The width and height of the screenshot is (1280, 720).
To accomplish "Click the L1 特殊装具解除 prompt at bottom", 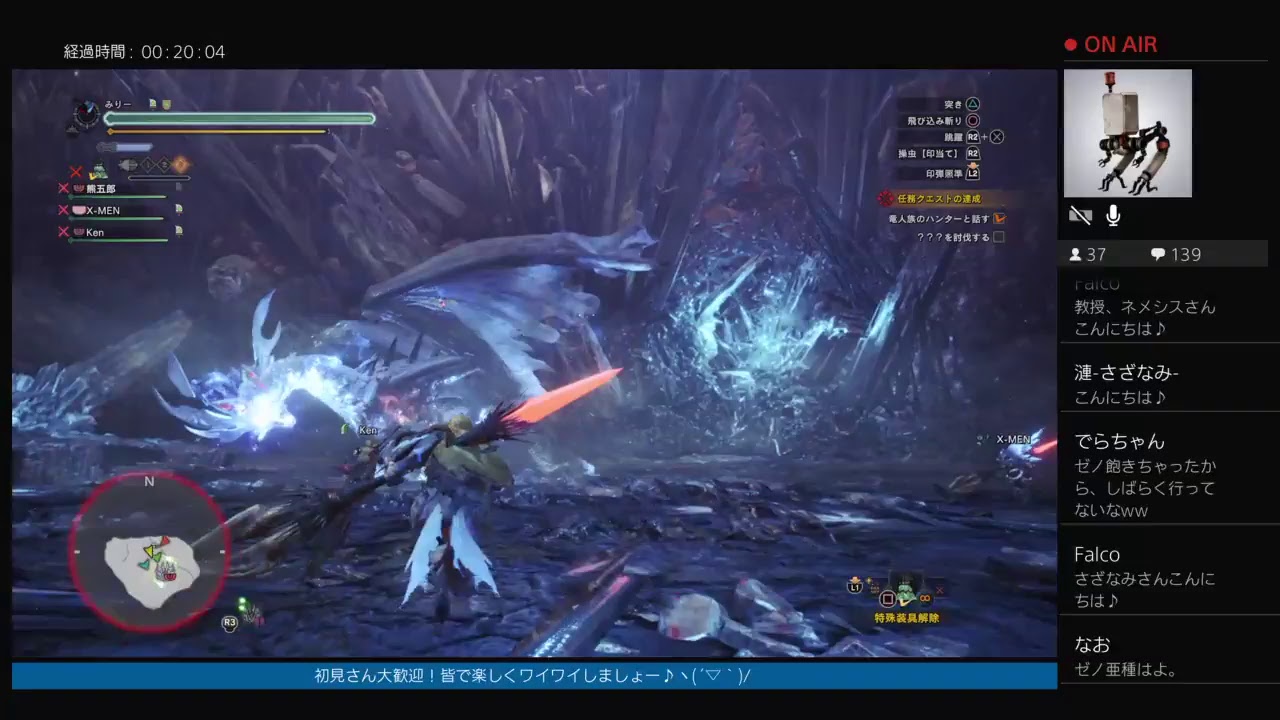I will tap(855, 589).
